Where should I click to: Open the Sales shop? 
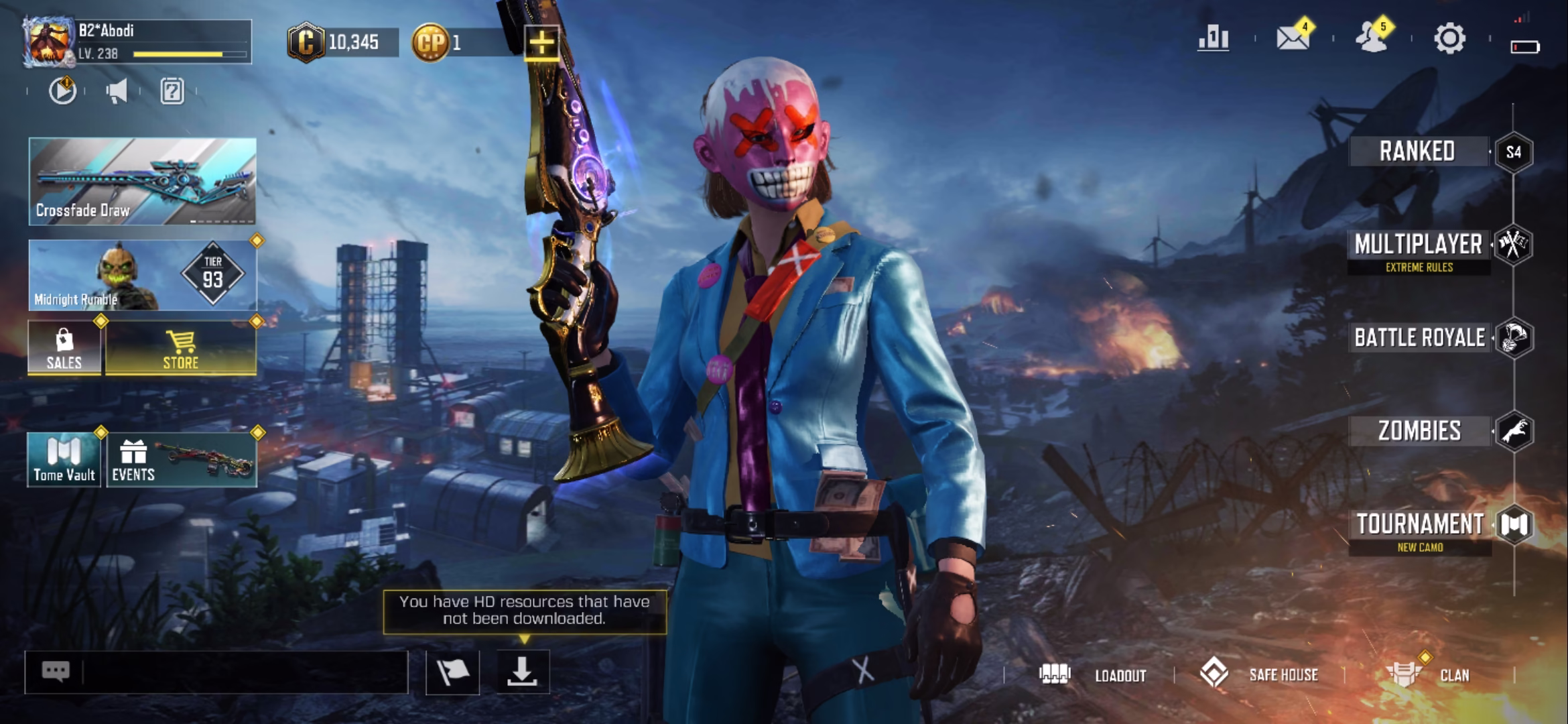64,348
